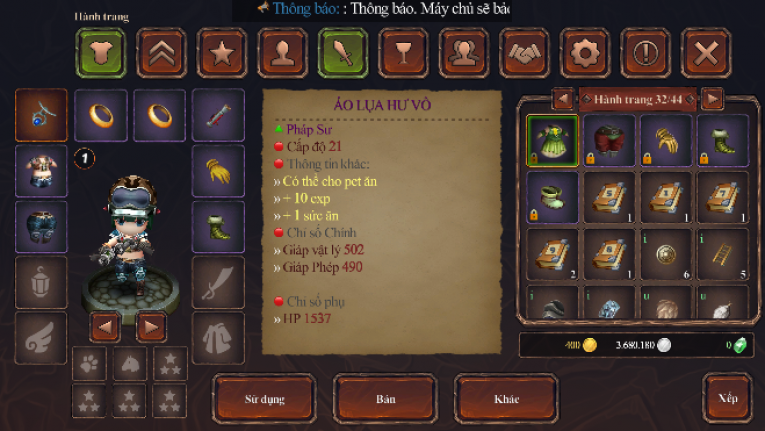Image resolution: width=765 pixels, height=431 pixels.
Task: Open the exclamation mark notice tab
Action: 645,53
